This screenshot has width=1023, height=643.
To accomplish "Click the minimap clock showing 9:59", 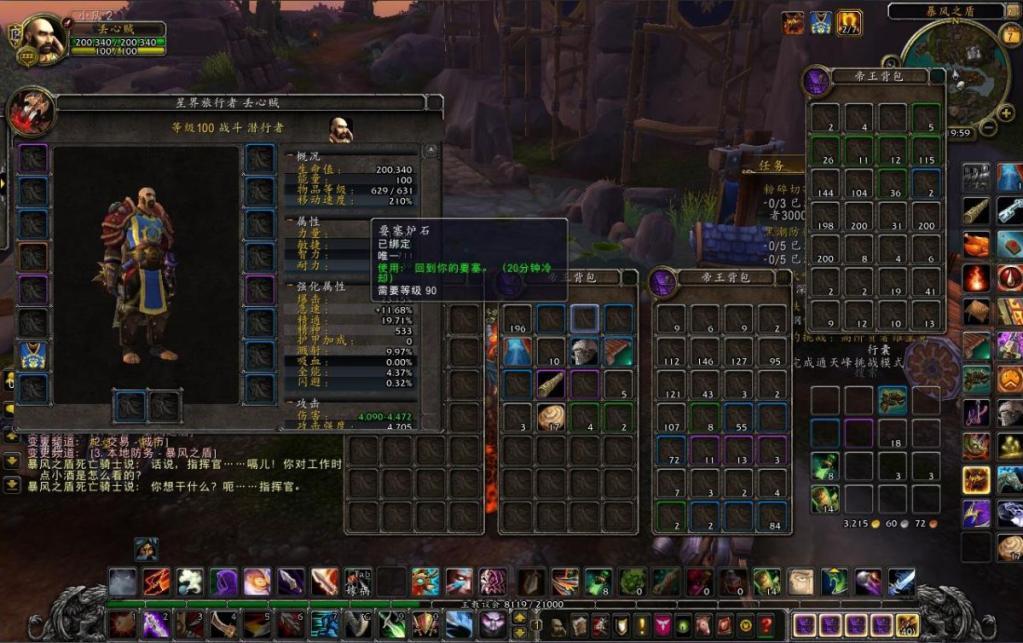I will point(960,133).
